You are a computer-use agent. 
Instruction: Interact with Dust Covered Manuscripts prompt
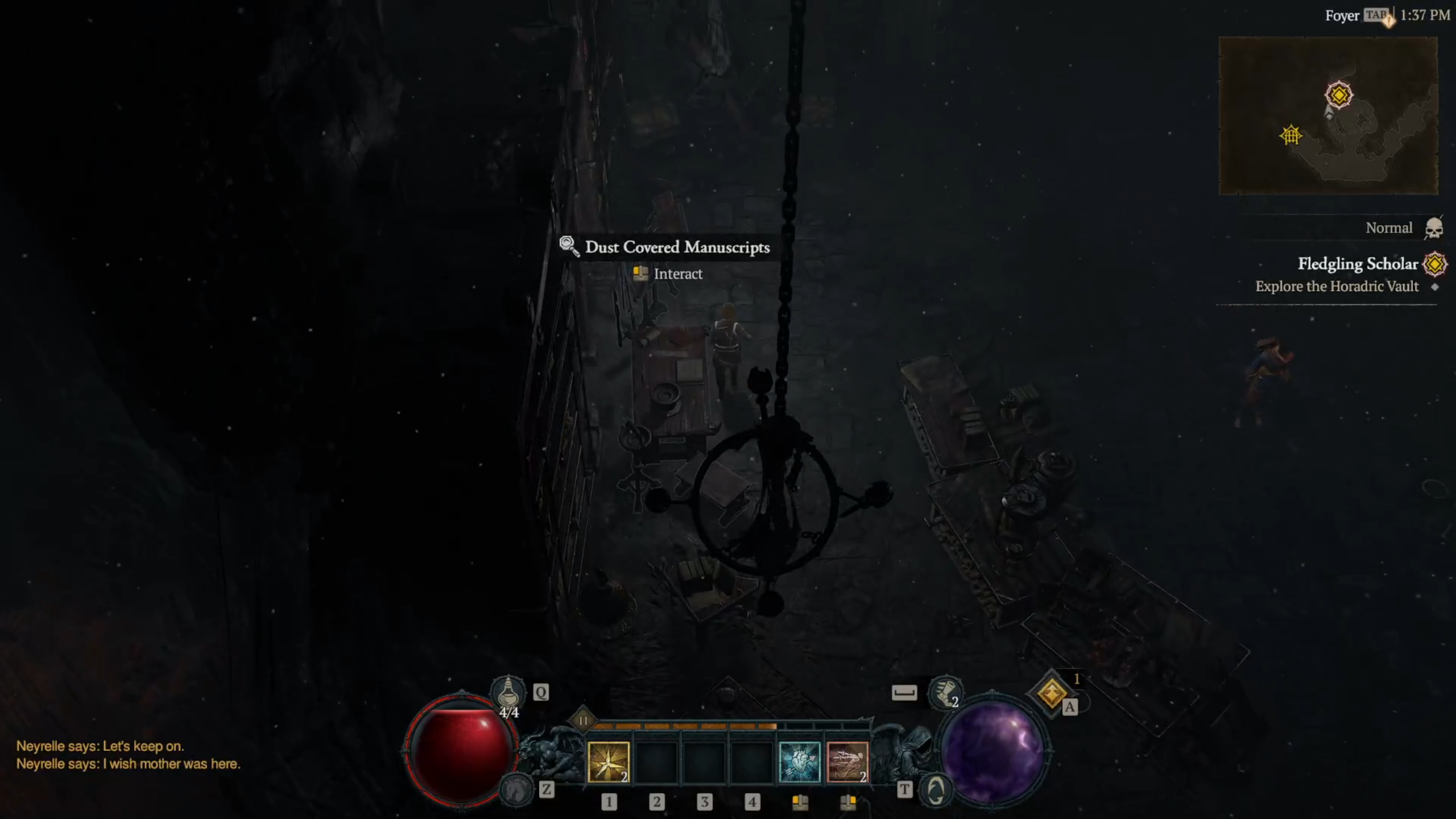[677, 274]
